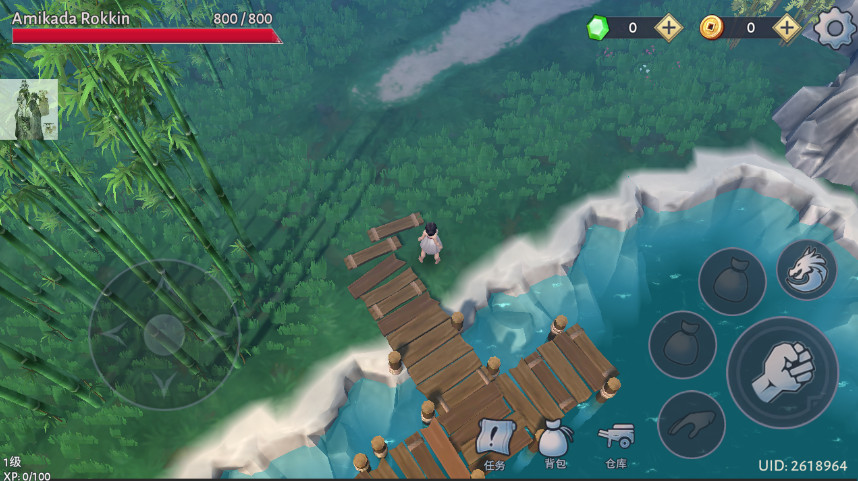858x481 pixels.
Task: Tap the virtual joystick center knob
Action: (163, 334)
